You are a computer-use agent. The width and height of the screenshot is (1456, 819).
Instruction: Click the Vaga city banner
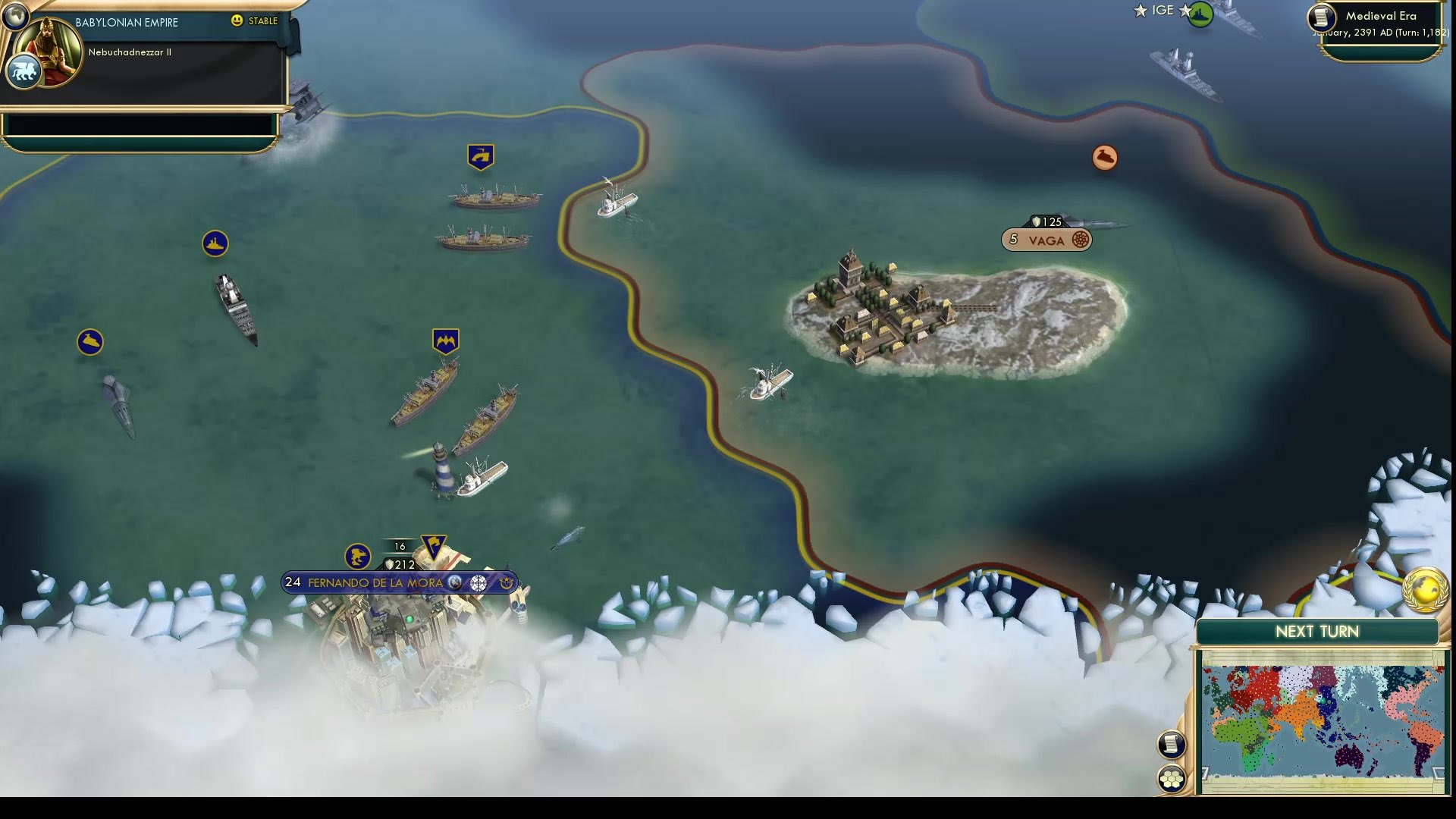1047,239
